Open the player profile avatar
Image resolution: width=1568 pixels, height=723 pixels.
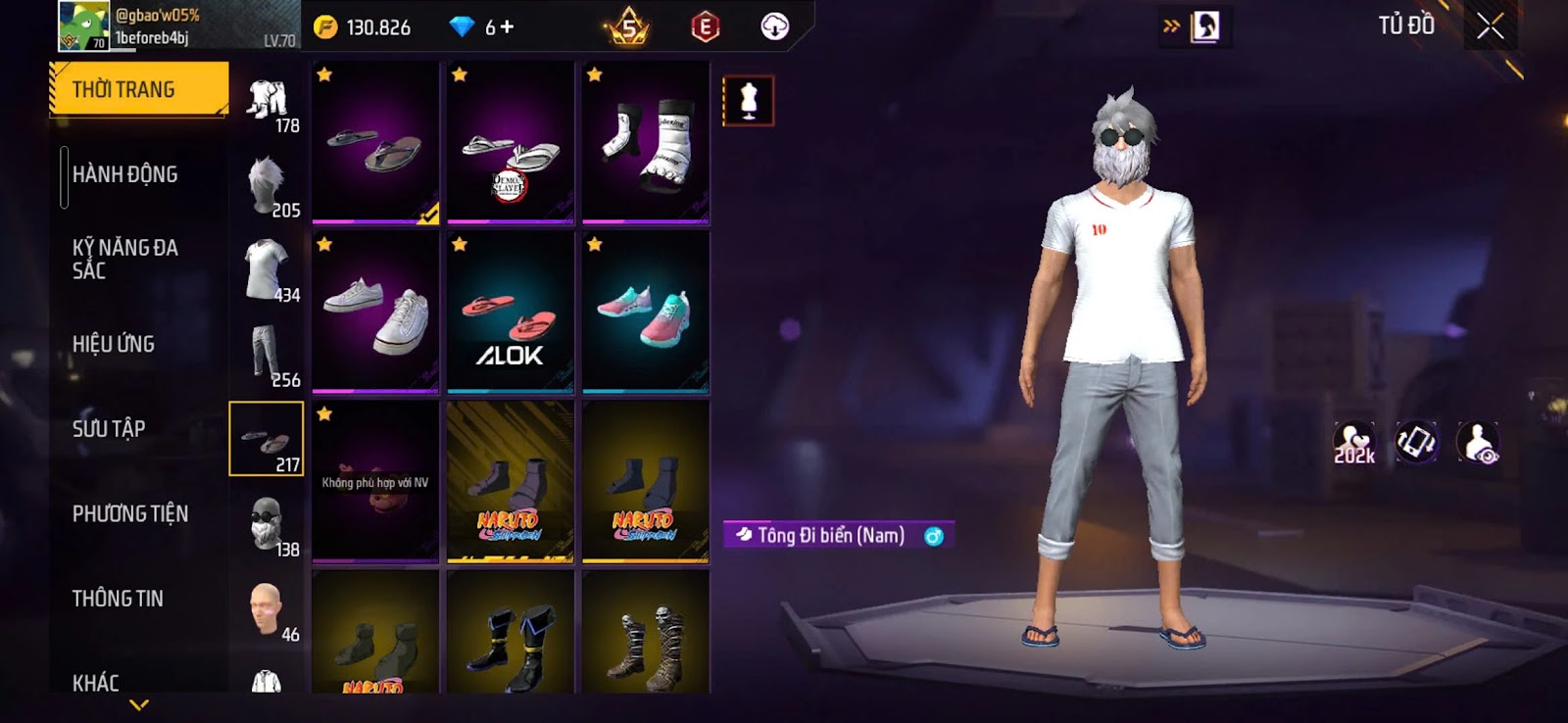83,25
